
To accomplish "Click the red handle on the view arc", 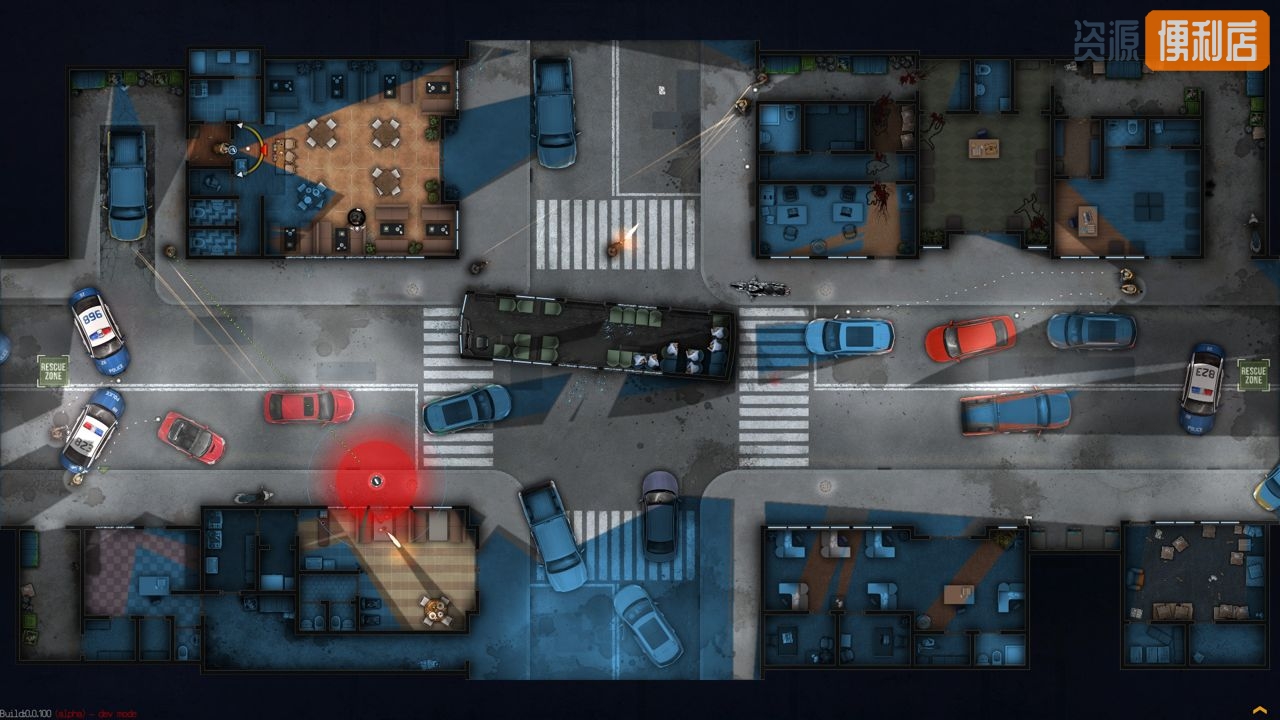I will [x=262, y=150].
